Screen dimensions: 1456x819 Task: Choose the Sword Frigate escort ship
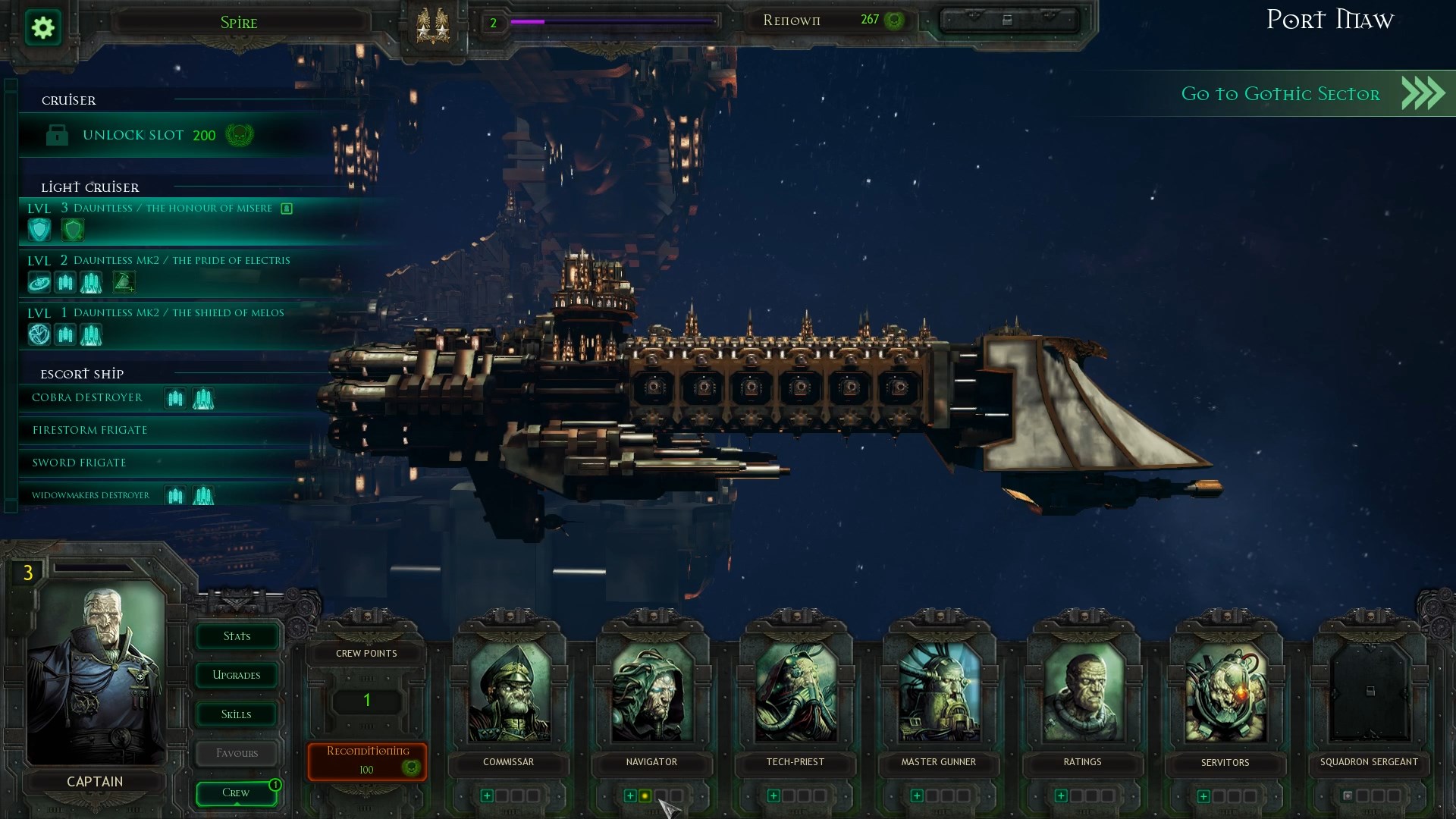(x=80, y=463)
